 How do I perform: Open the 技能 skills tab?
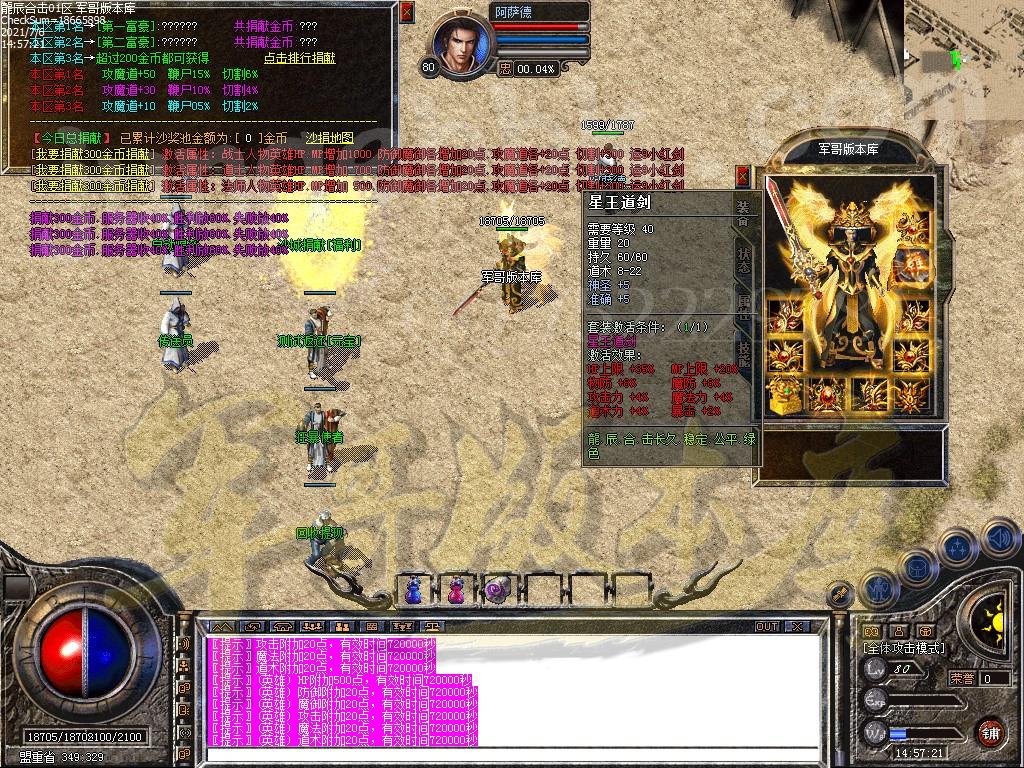pos(743,350)
